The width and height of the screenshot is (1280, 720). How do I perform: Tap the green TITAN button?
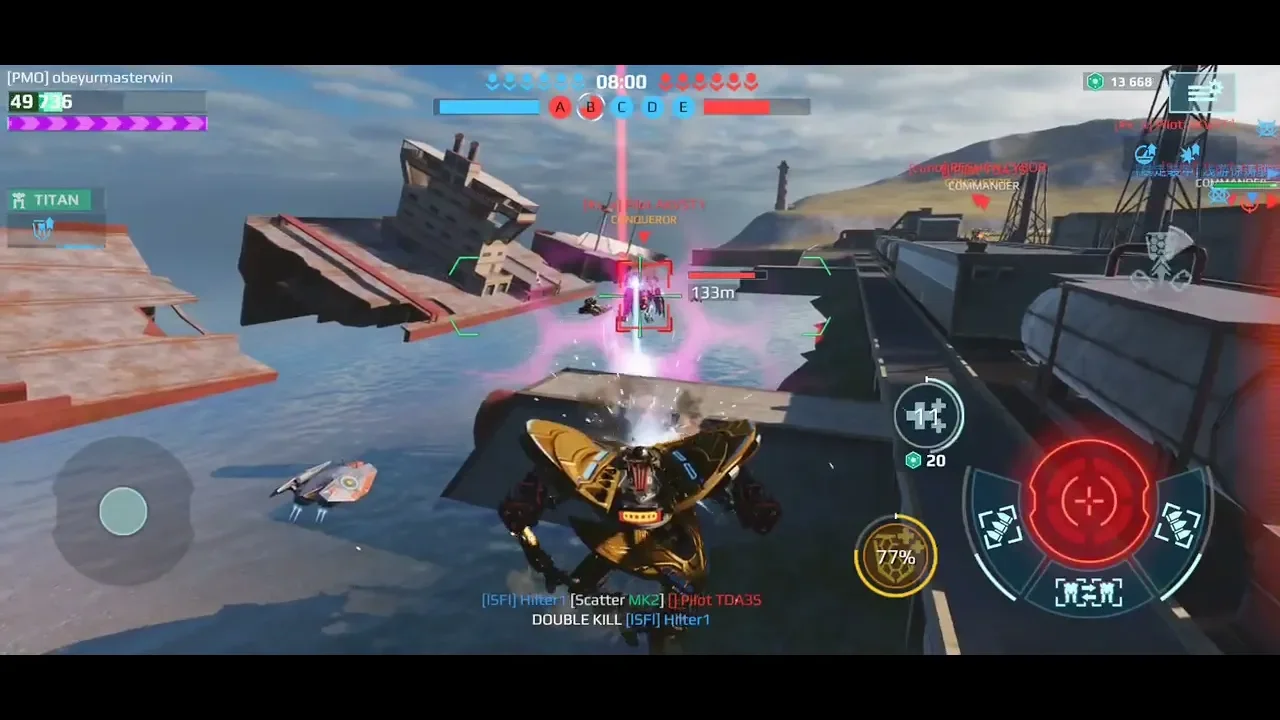48,200
